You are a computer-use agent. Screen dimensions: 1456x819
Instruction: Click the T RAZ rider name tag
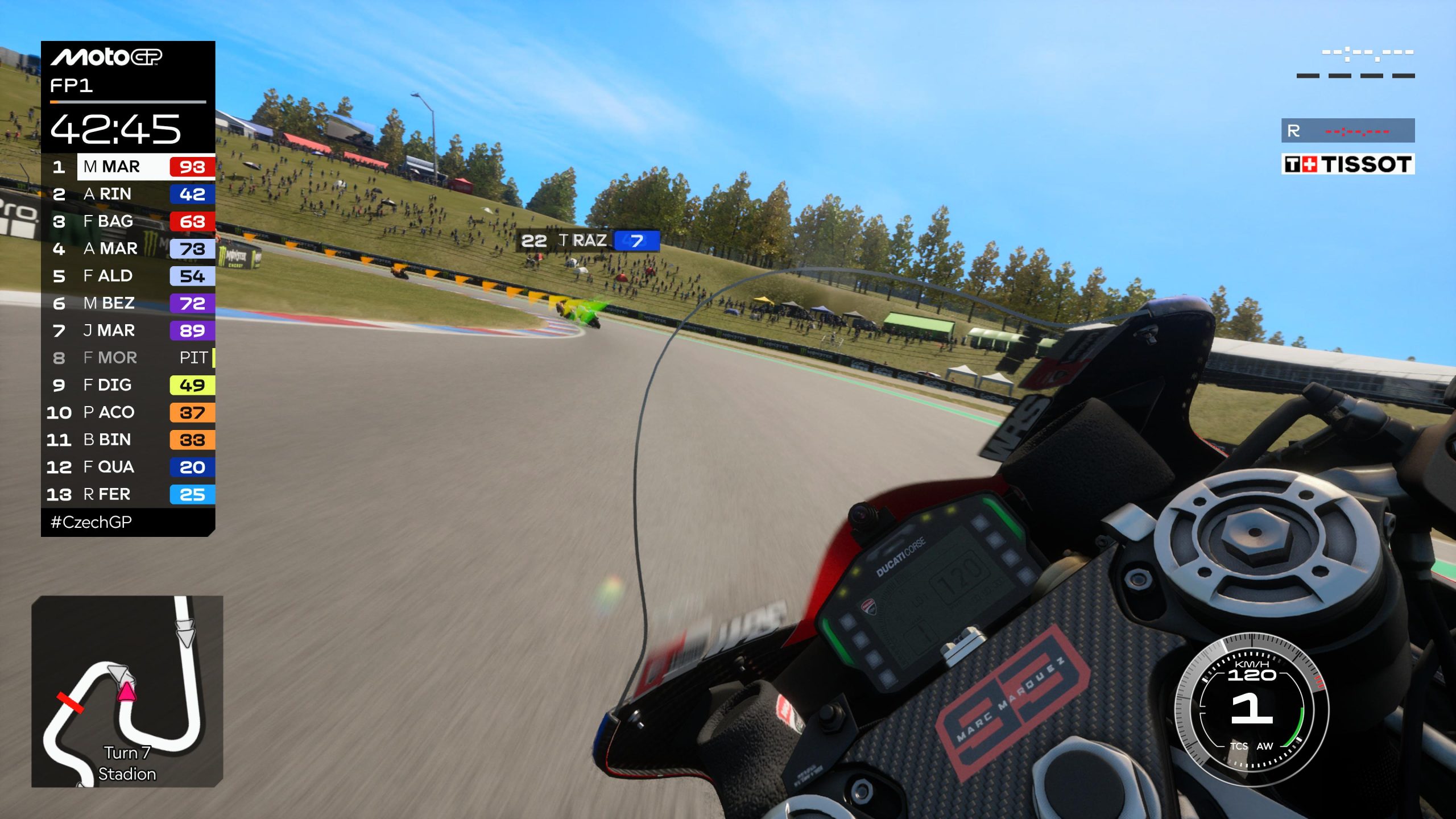coord(589,241)
